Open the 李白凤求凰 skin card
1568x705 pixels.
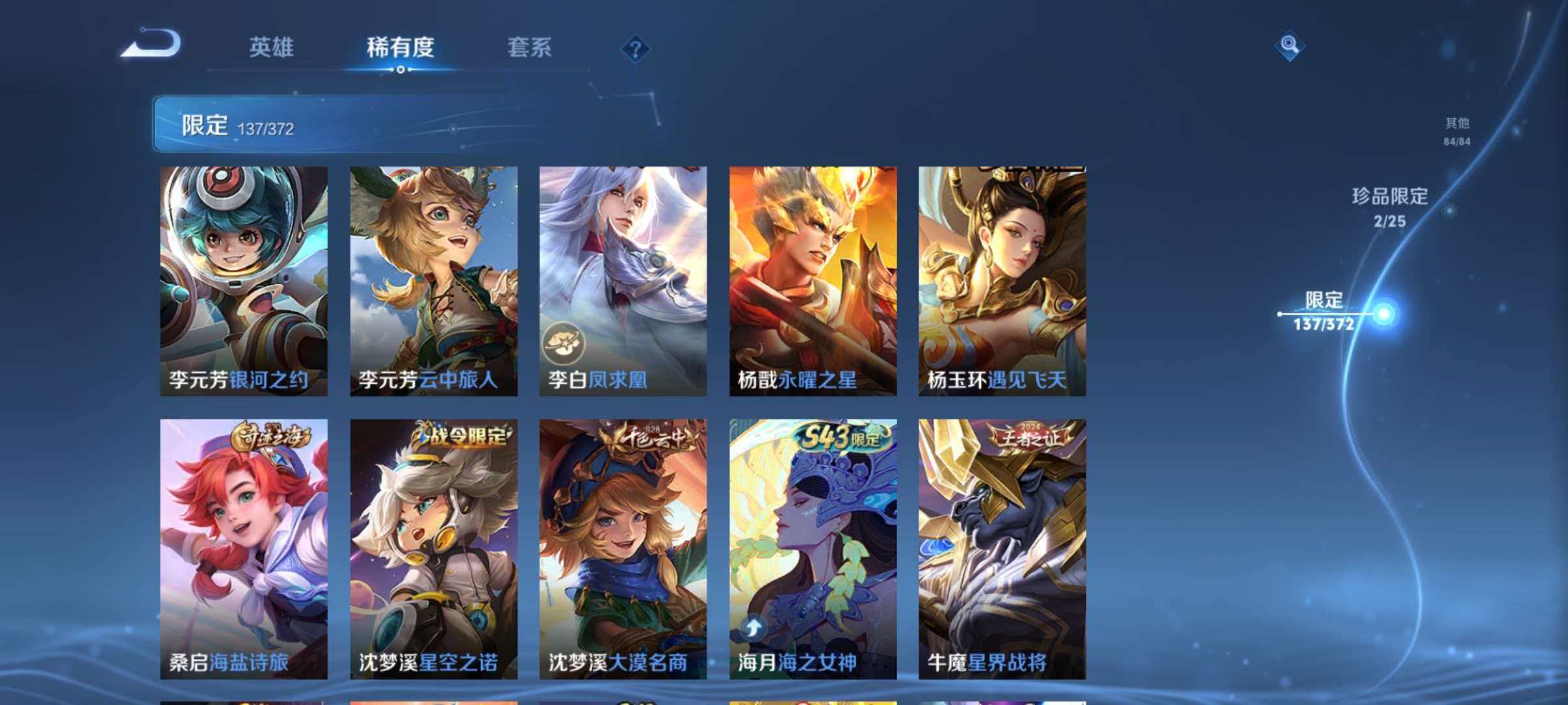click(x=623, y=280)
